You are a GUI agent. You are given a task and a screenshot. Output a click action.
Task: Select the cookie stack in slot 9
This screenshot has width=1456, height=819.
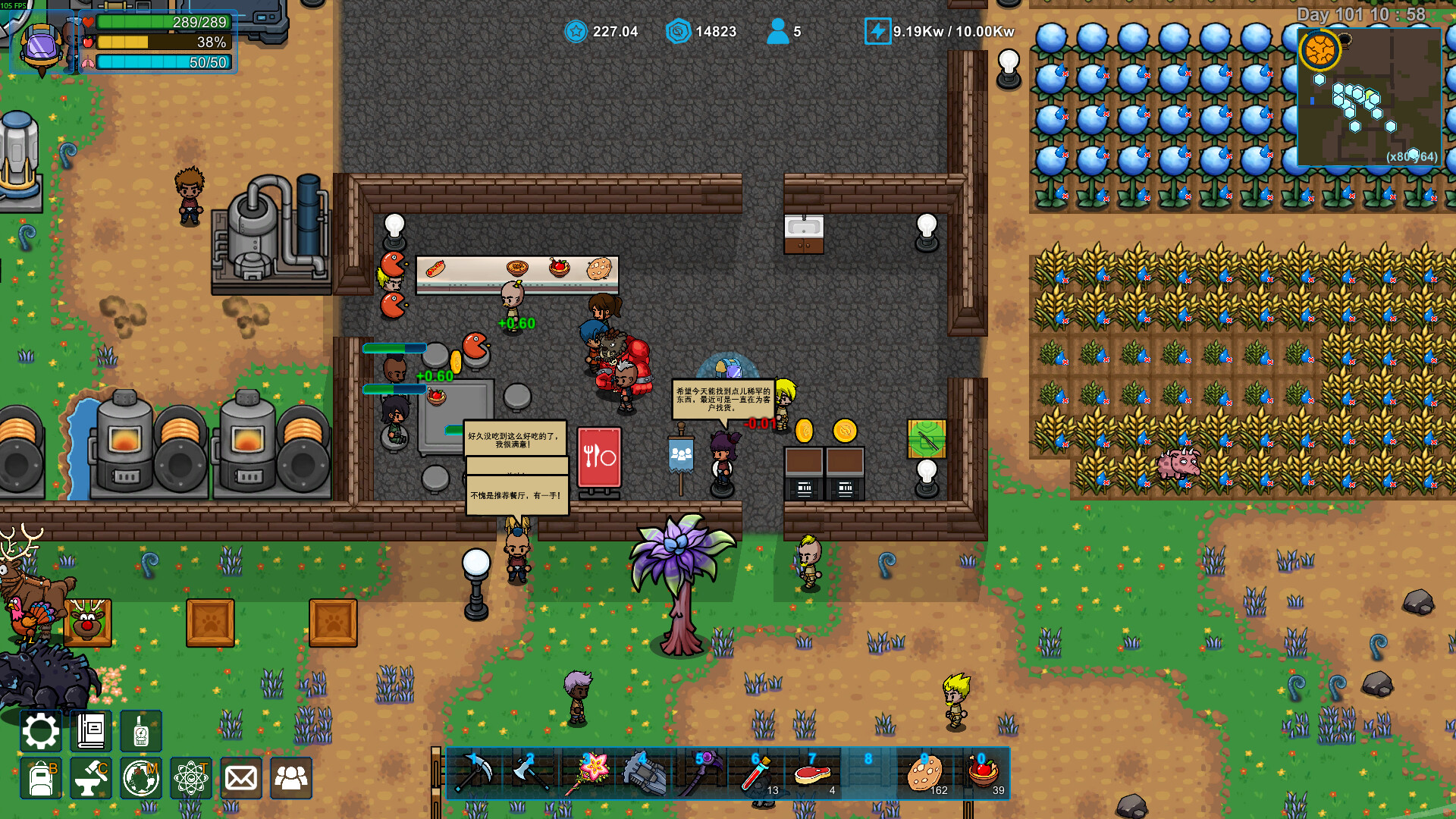(925, 773)
